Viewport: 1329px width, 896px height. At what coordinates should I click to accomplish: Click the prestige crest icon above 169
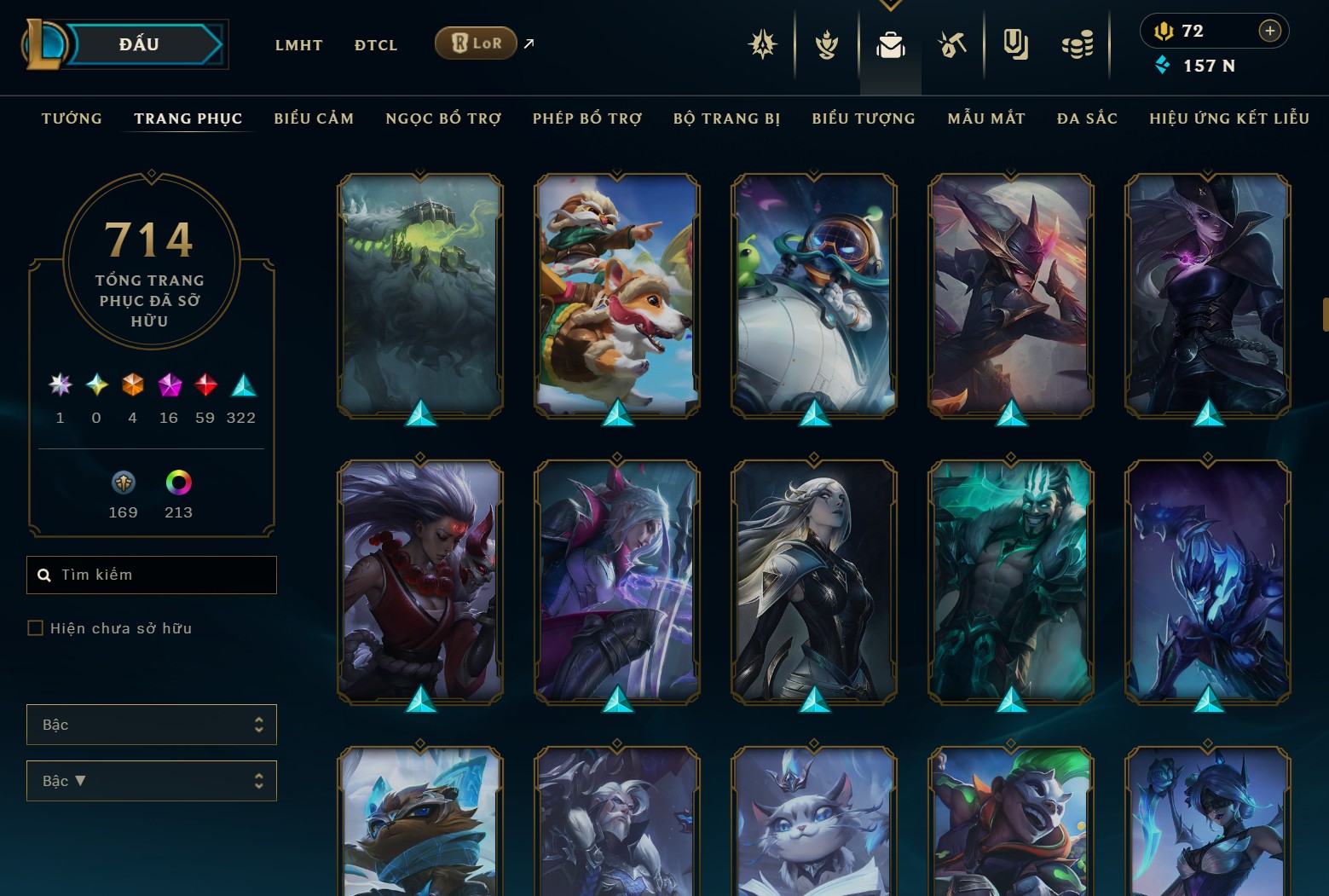(x=122, y=483)
